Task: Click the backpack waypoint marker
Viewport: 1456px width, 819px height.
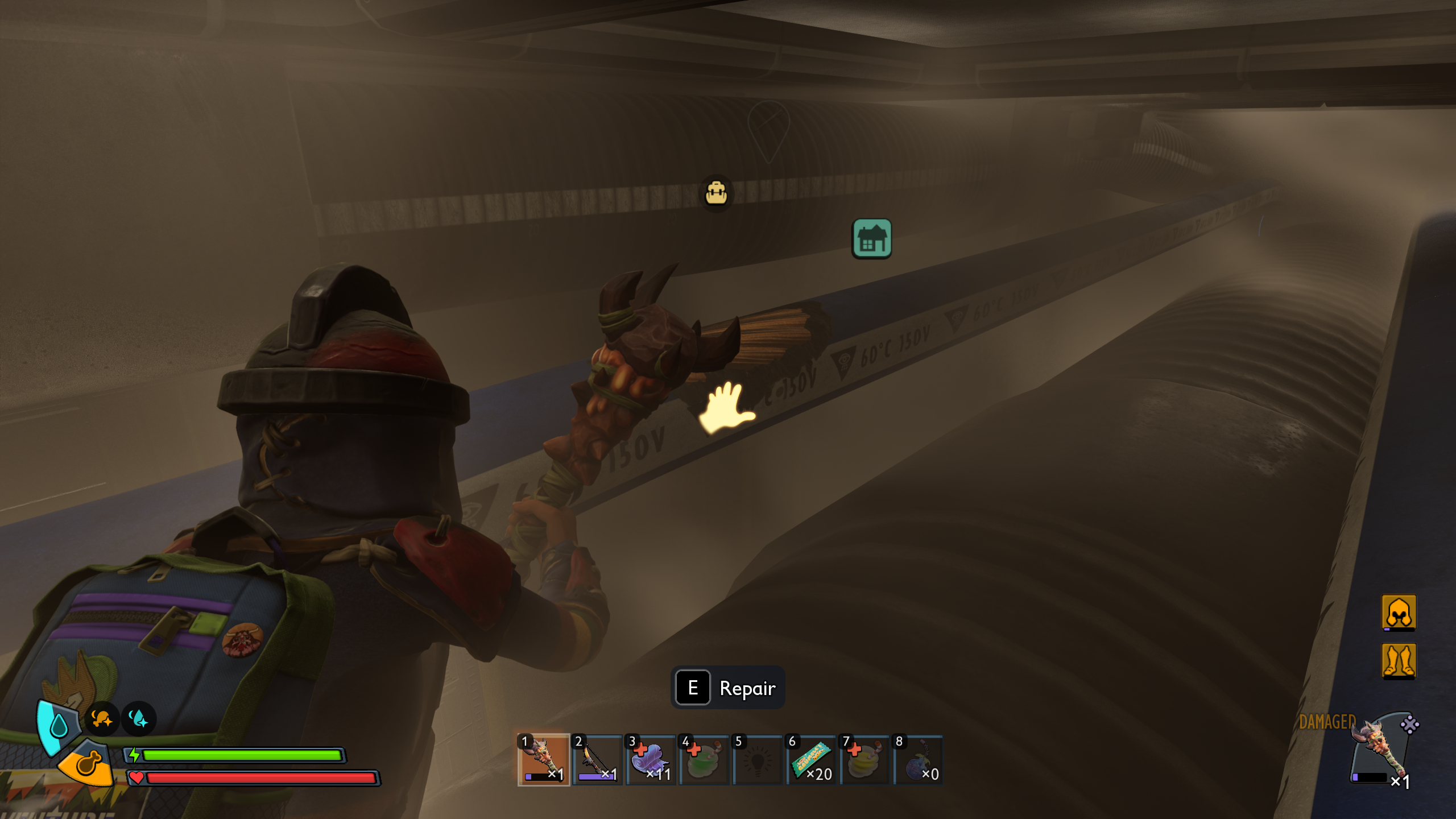Action: 716,193
